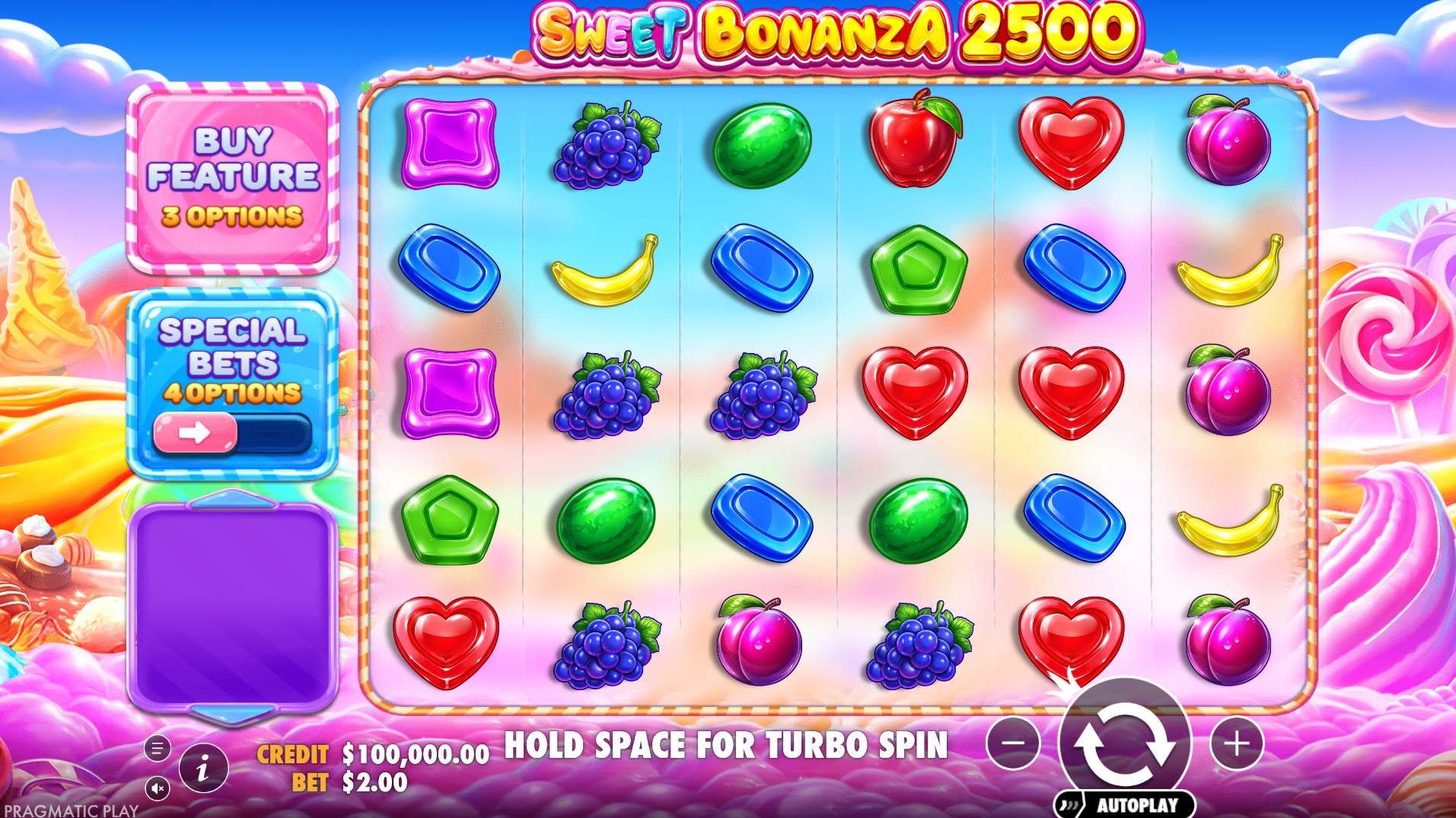This screenshot has height=818, width=1456.
Task: Mute game audio via the speaker icon
Action: click(158, 788)
